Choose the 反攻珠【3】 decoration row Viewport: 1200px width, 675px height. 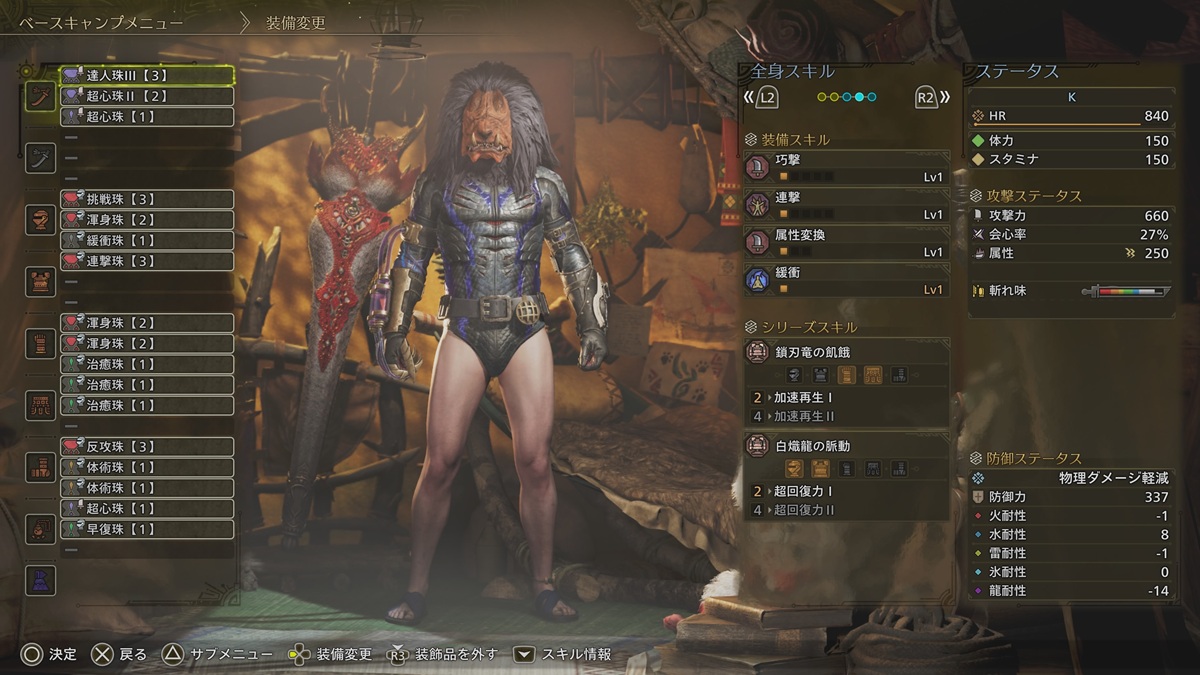tap(147, 446)
